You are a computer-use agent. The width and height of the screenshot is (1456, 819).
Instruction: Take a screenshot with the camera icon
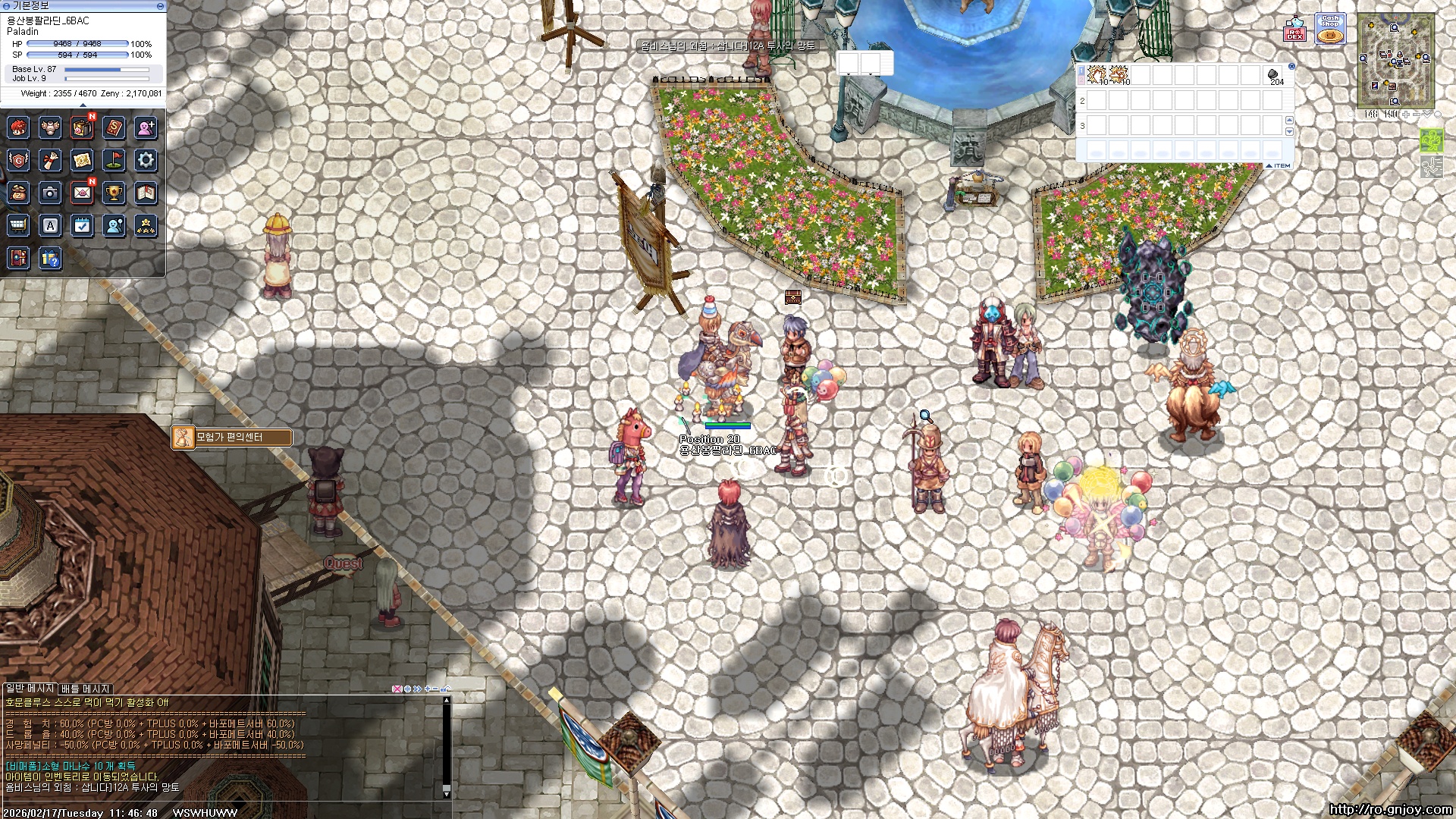pyautogui.click(x=50, y=193)
